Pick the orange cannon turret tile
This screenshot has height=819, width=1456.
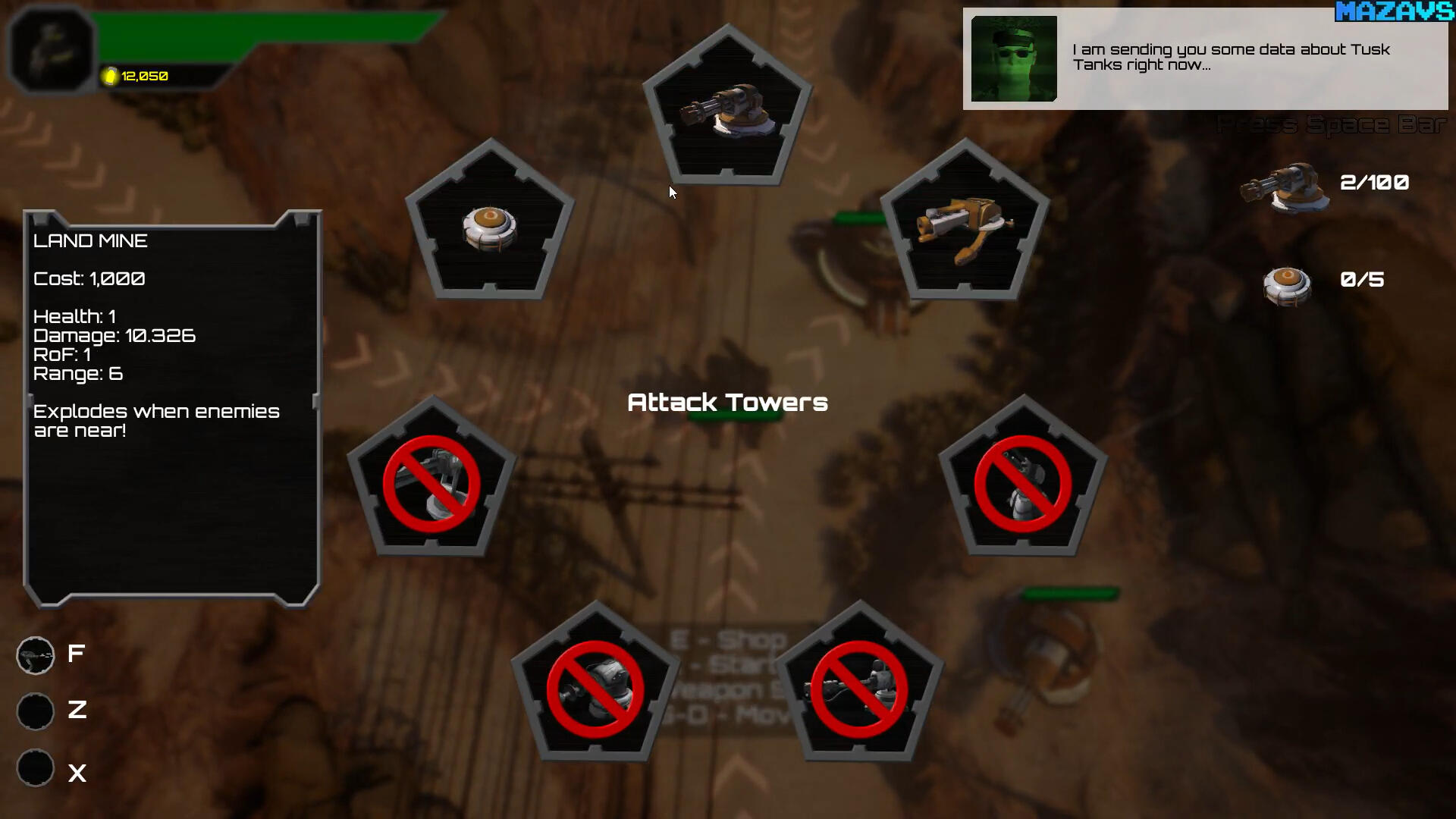pyautogui.click(x=964, y=224)
